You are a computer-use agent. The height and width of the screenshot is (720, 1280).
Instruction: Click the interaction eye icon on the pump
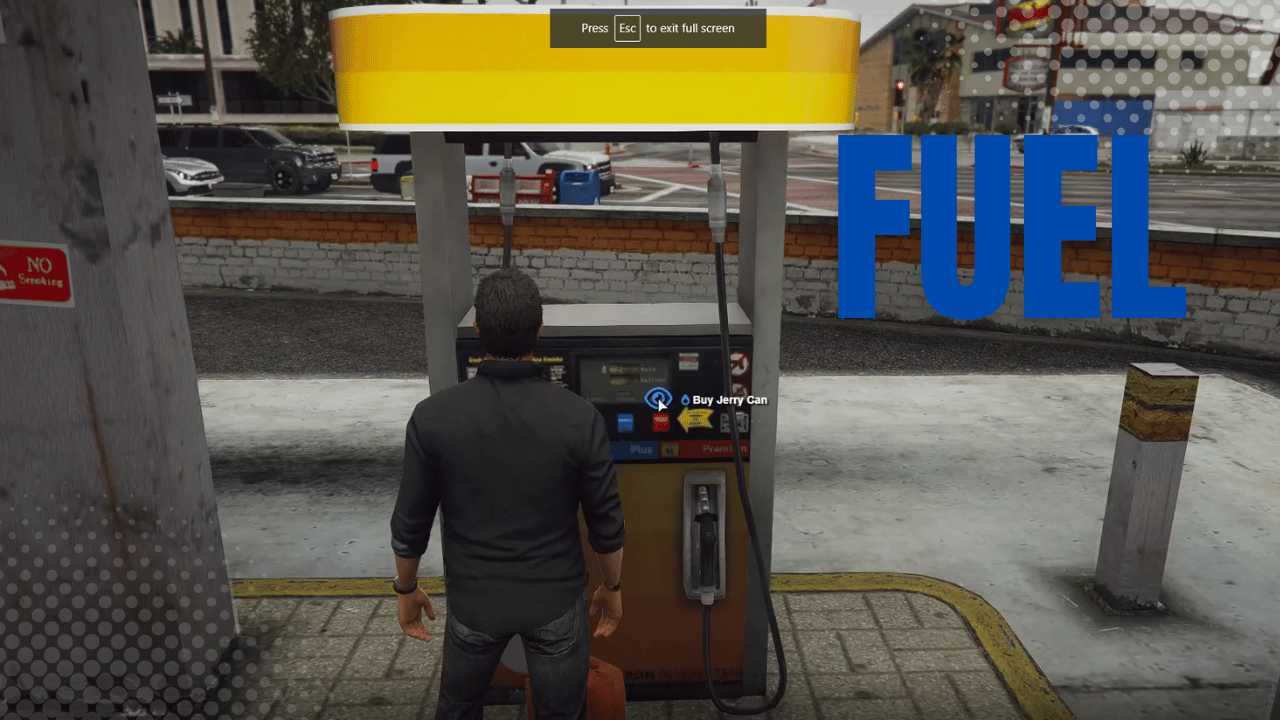[x=658, y=397]
